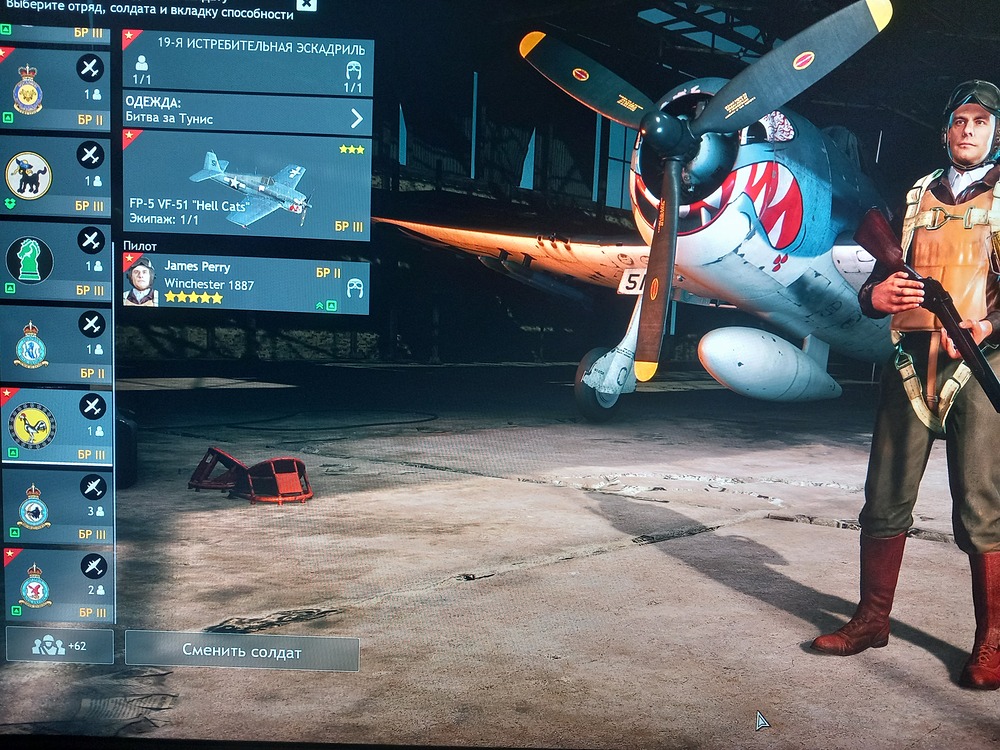Viewport: 1000px width, 750px height.
Task: Open the reserve squads +62 button
Action: pyautogui.click(x=59, y=645)
